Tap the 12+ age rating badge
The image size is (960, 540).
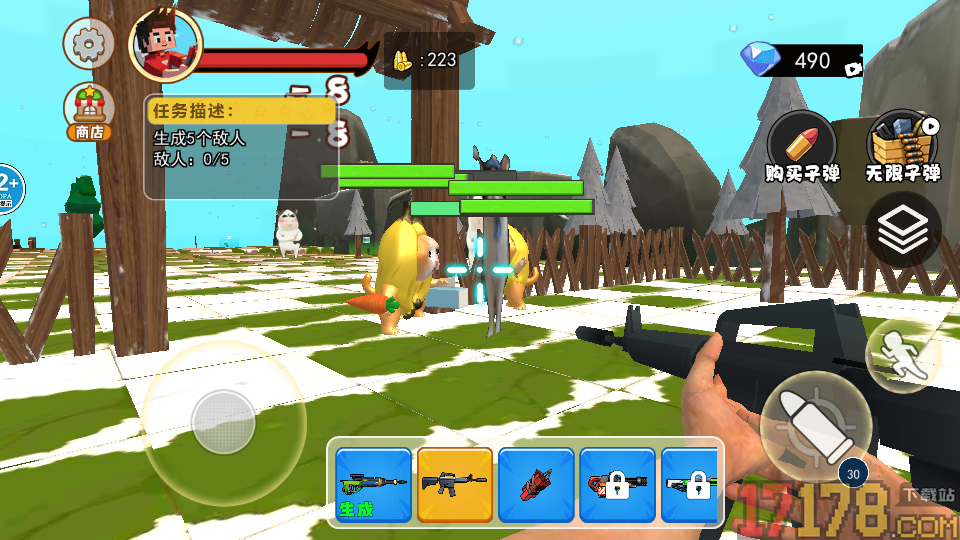8,187
